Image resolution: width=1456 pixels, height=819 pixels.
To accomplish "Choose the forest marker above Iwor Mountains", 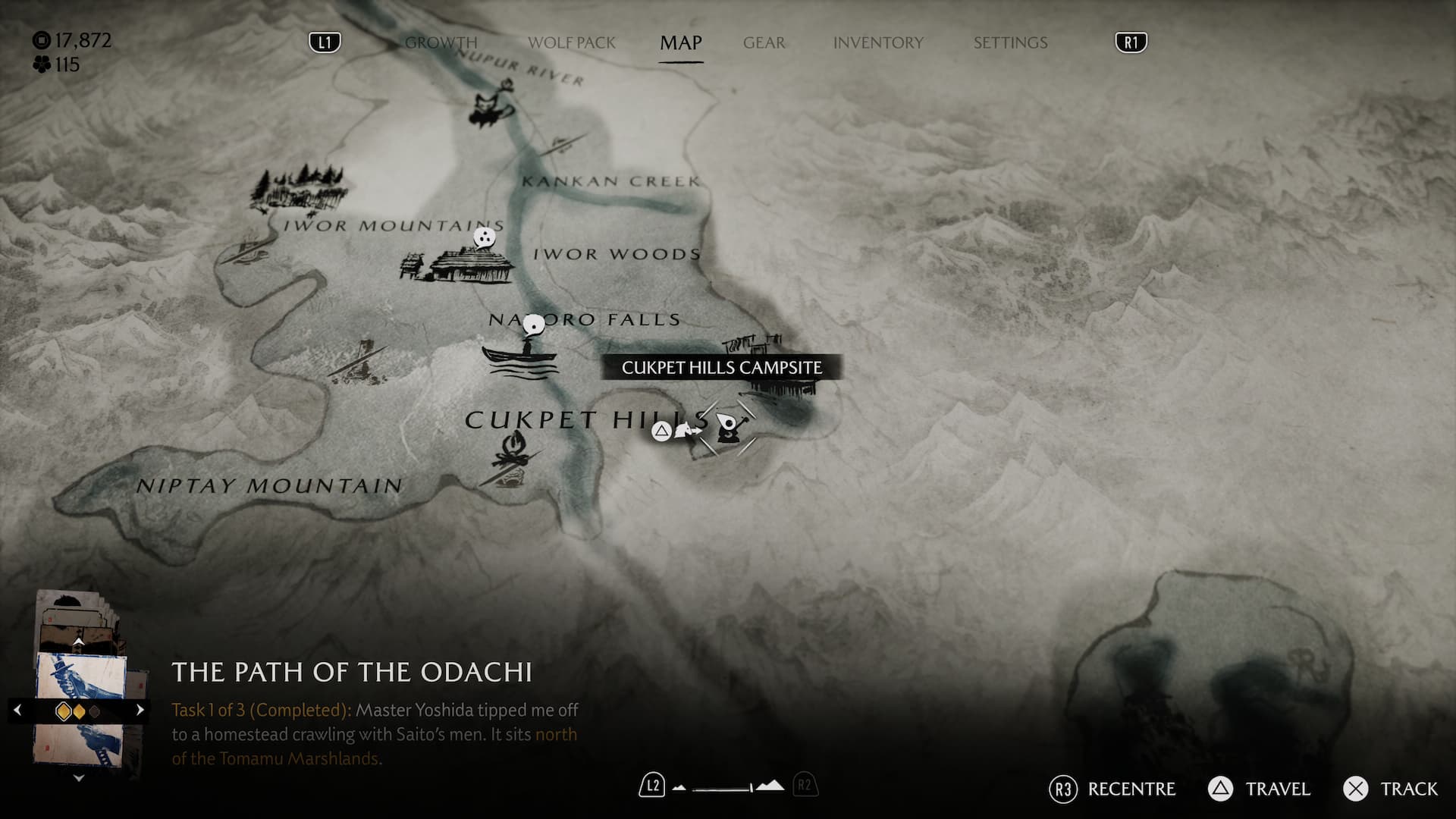I will click(x=300, y=187).
